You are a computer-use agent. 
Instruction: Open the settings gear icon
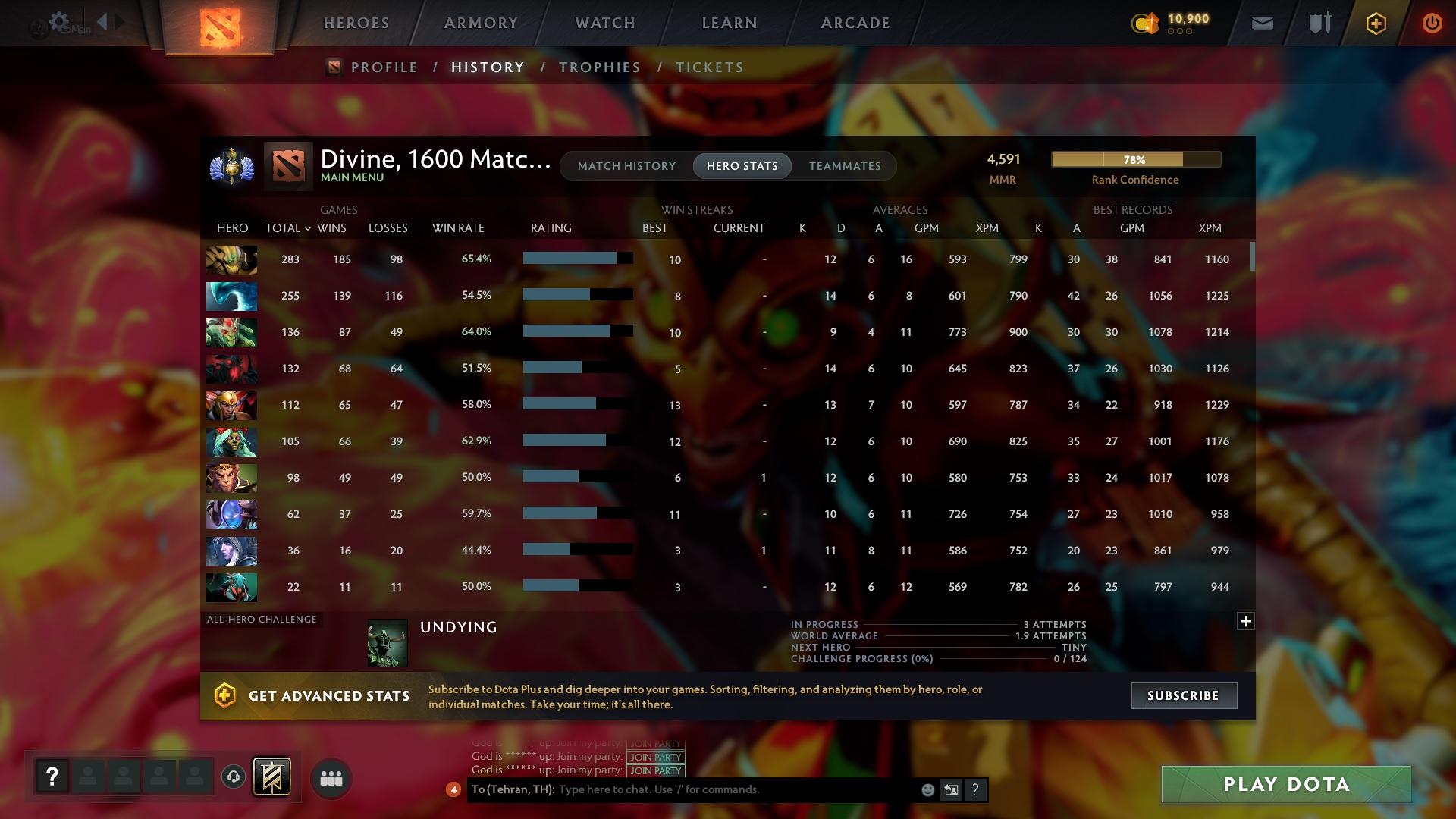click(x=59, y=21)
